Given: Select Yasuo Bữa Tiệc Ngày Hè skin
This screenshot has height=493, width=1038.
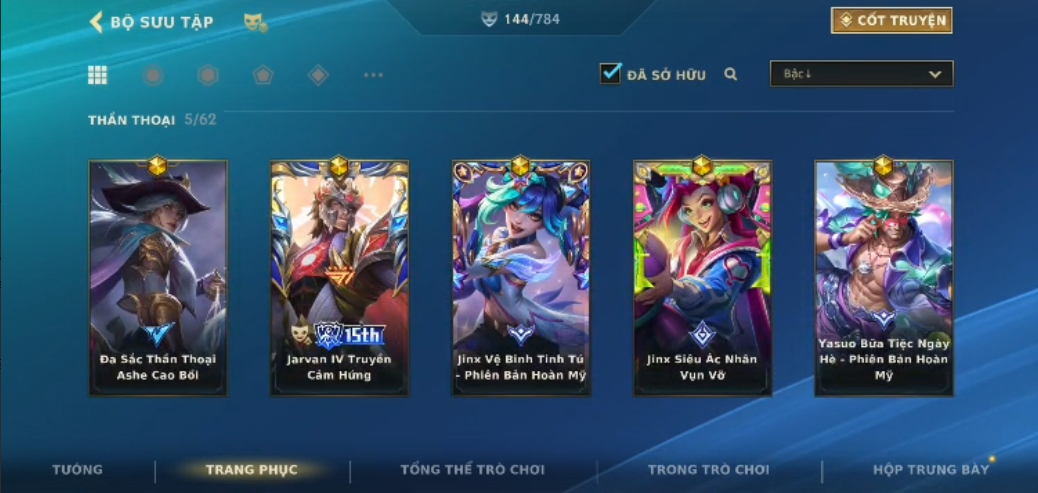Looking at the screenshot, I should coord(883,277).
